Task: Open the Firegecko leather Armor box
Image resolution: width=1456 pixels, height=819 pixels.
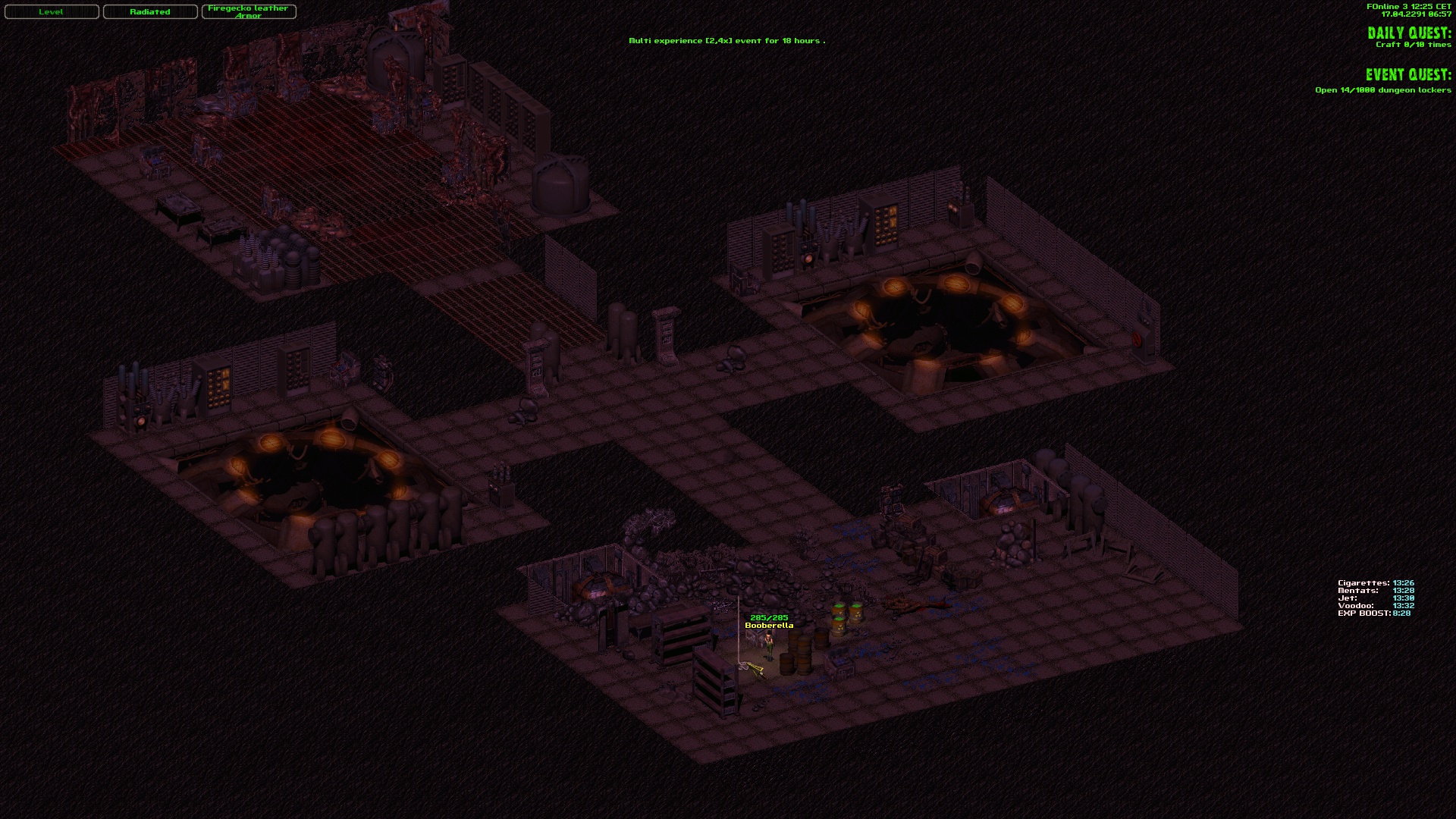Action: pos(249,12)
